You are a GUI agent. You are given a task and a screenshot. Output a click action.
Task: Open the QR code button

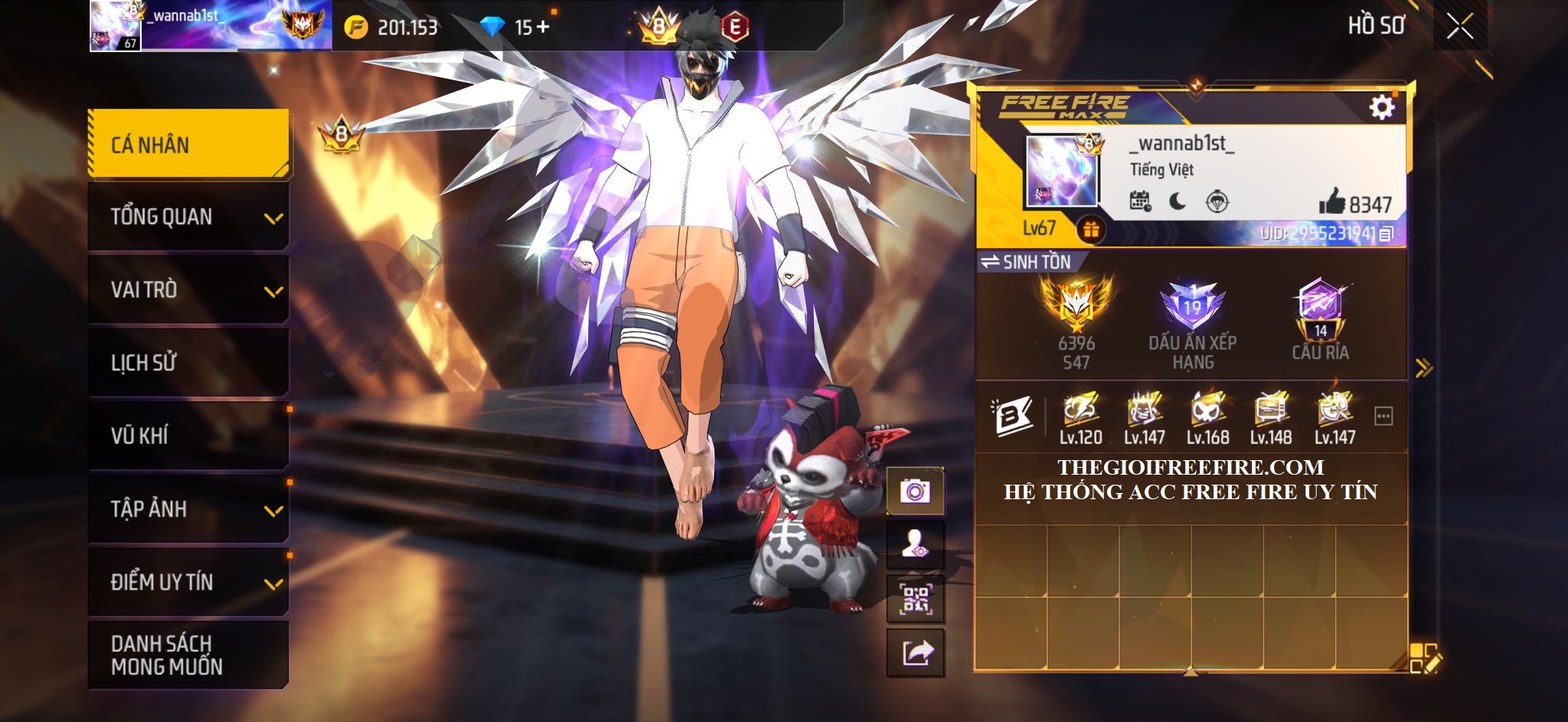click(x=915, y=599)
